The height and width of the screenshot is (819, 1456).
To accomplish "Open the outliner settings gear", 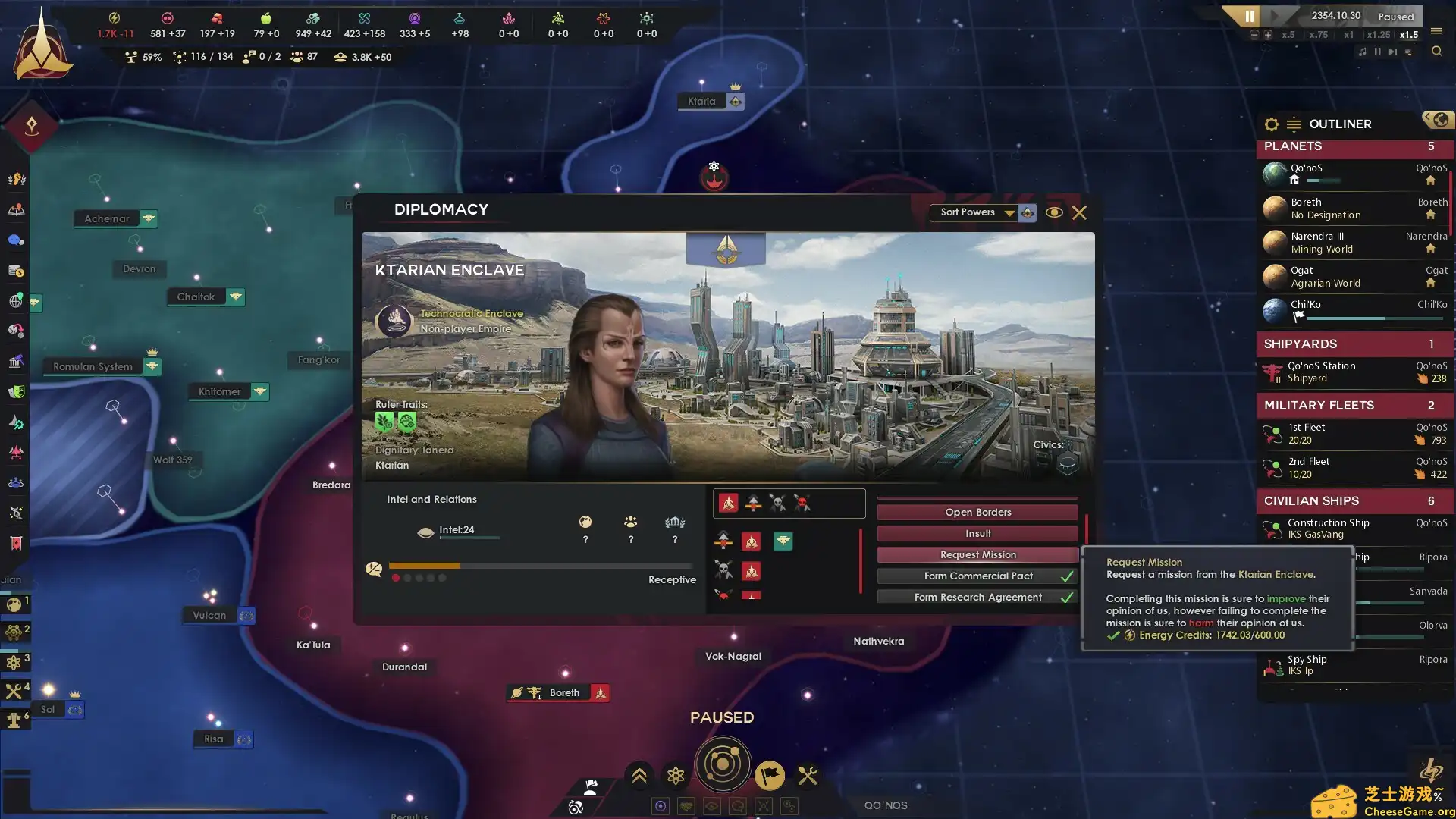I will tap(1272, 124).
